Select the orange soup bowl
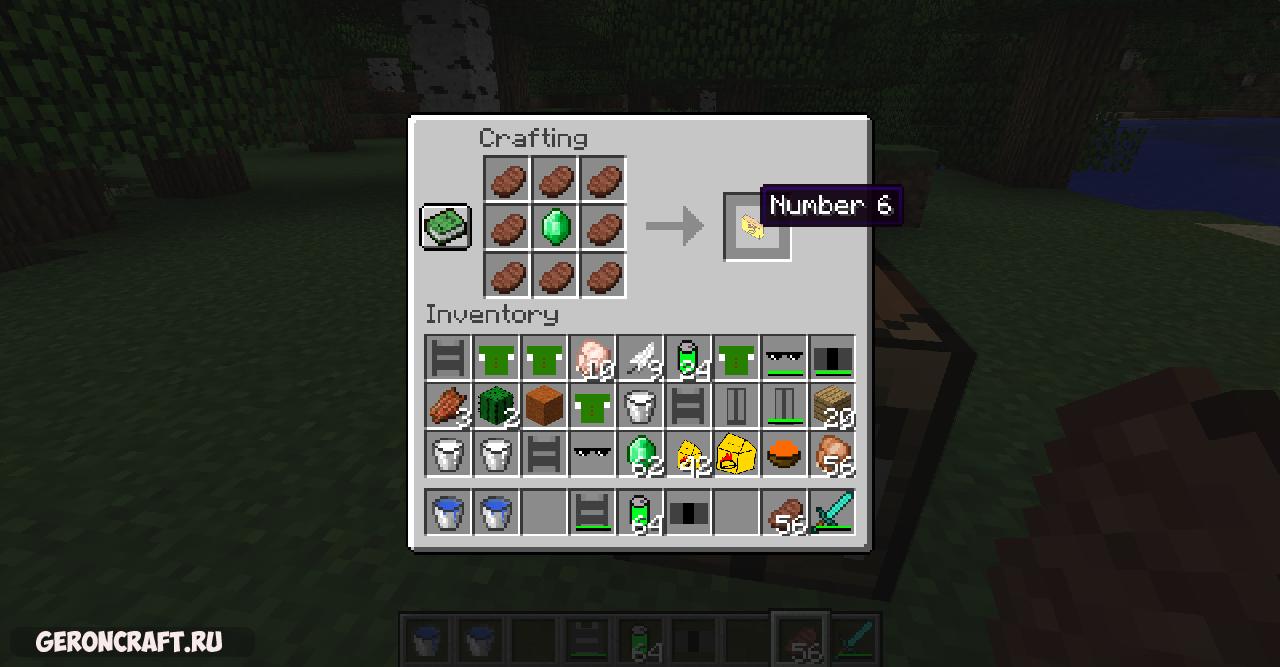Viewport: 1280px width, 667px height. point(784,455)
